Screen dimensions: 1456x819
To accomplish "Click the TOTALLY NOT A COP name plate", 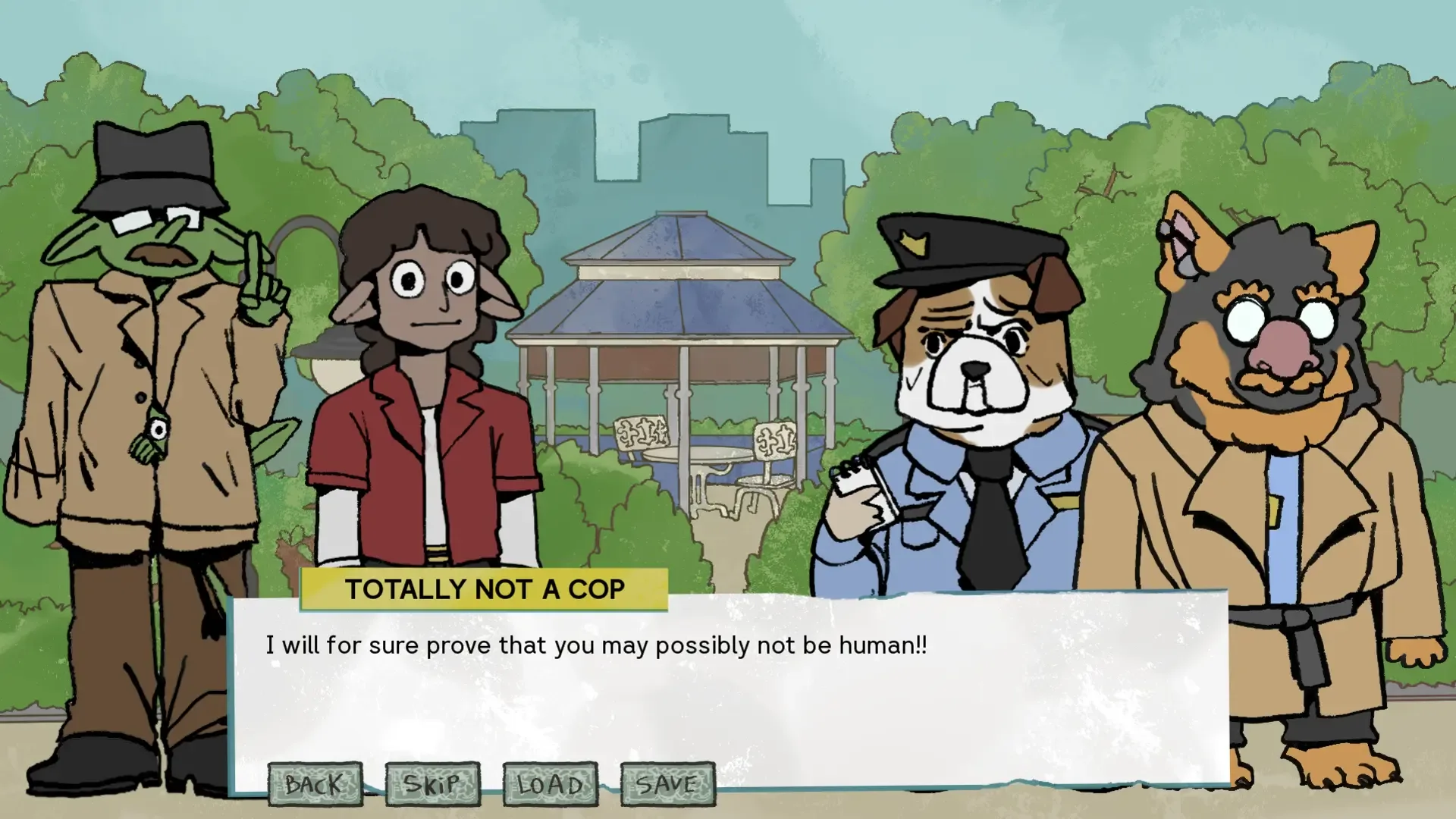I will click(x=485, y=588).
